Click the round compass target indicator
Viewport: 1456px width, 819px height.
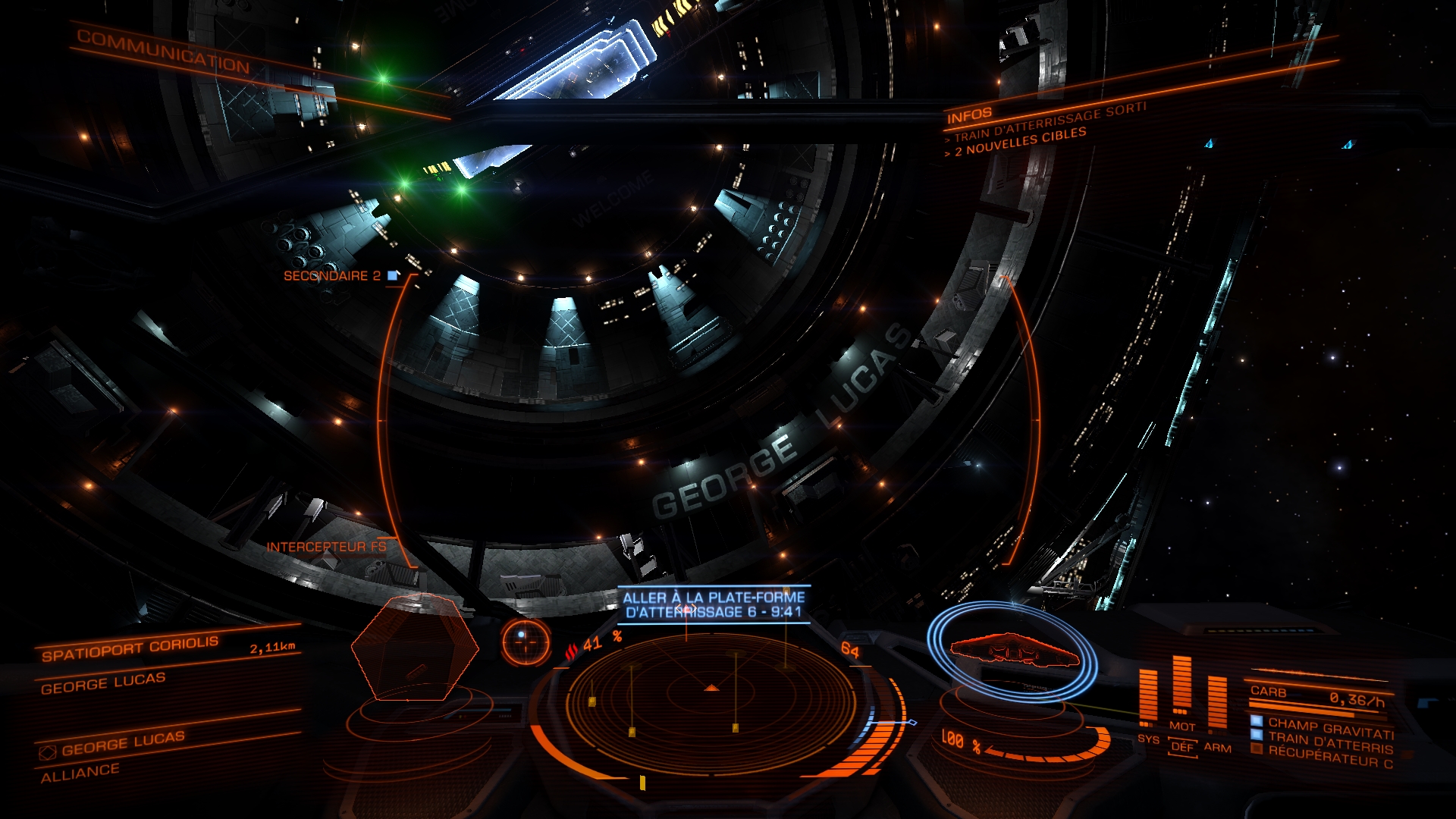tap(525, 642)
